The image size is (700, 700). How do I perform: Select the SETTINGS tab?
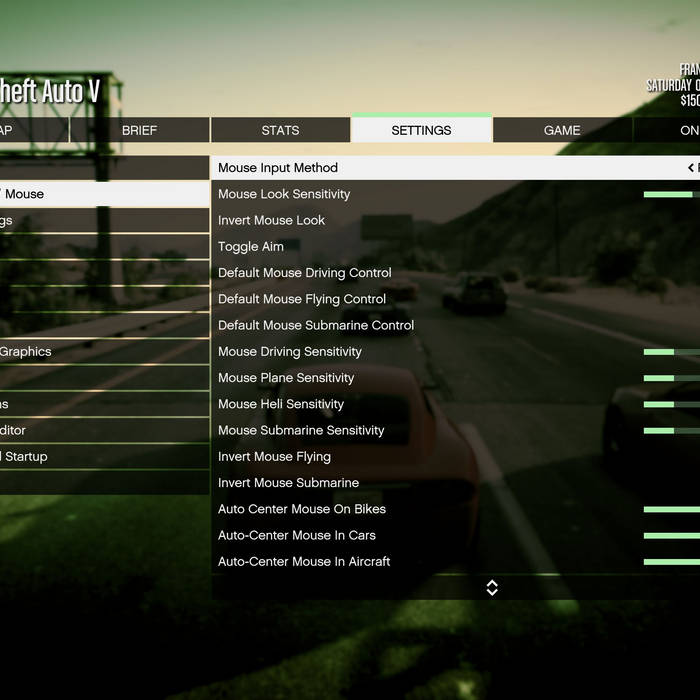click(421, 130)
